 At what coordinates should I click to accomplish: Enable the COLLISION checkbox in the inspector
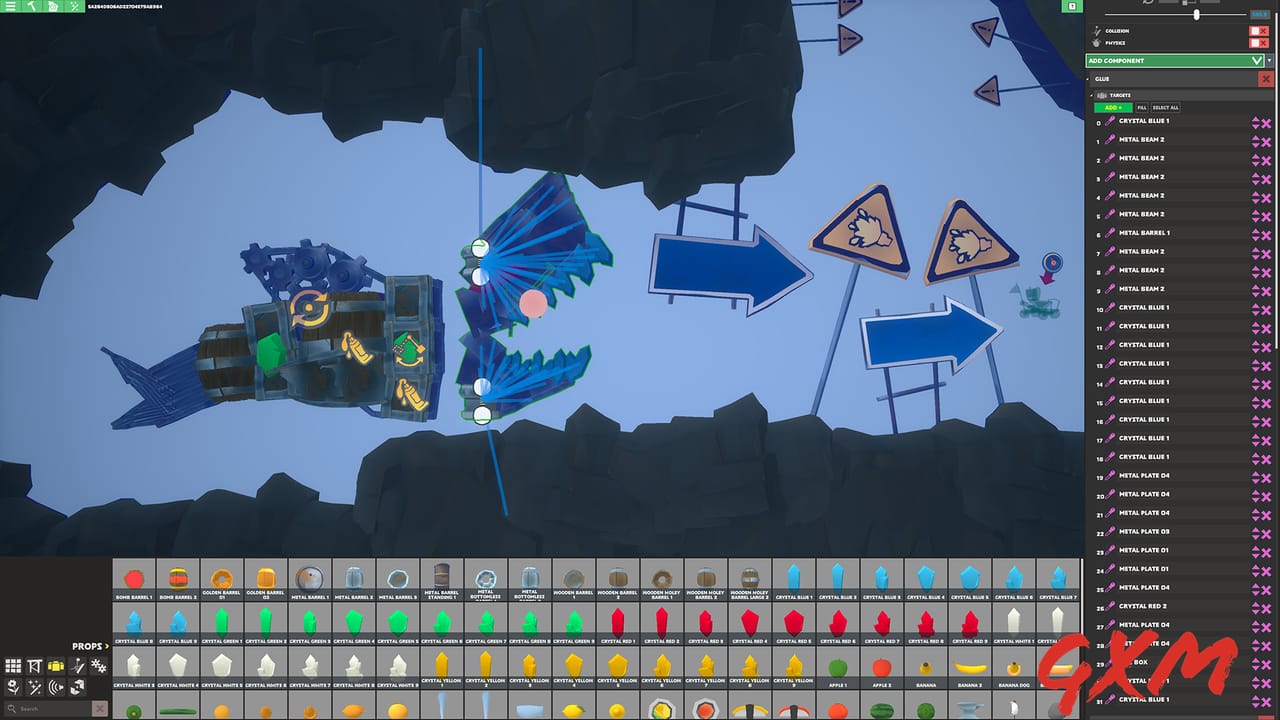point(1254,31)
